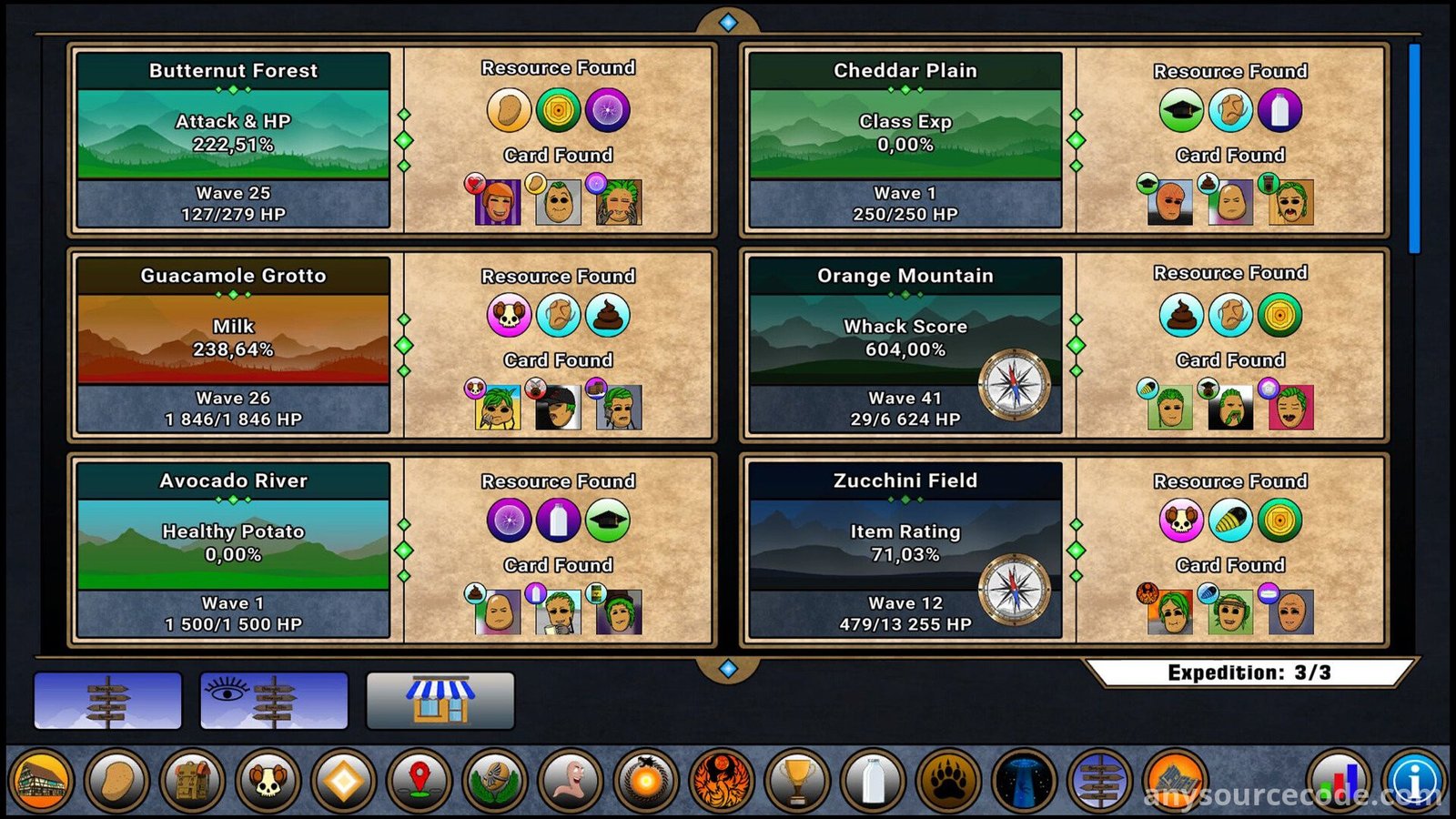This screenshot has height=819, width=1456.
Task: Select the Orange Mountain expedition
Action: pyautogui.click(x=905, y=344)
